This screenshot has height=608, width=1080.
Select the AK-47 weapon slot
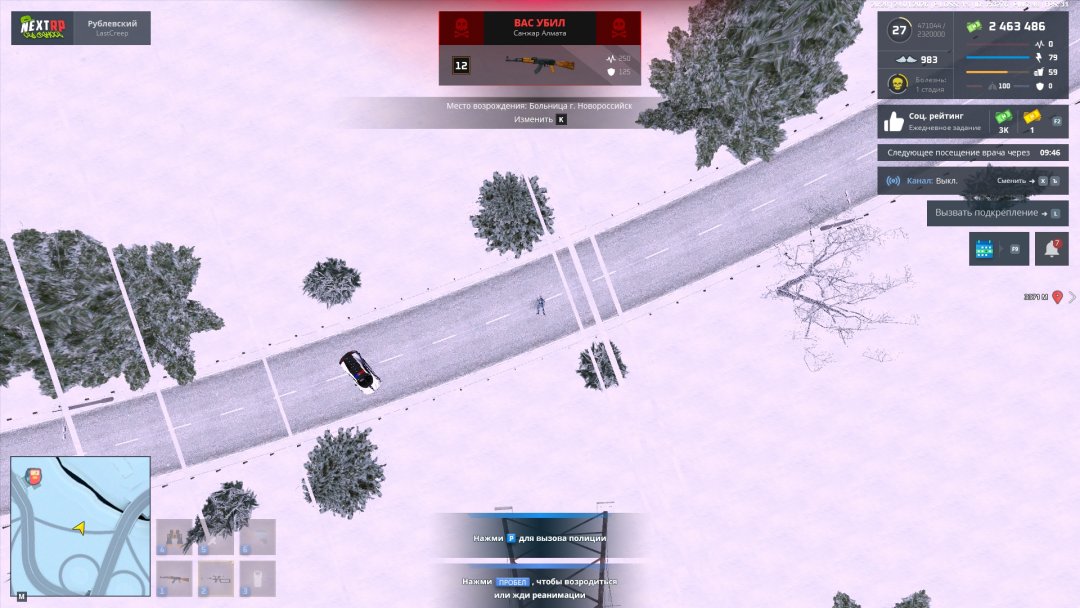point(175,578)
